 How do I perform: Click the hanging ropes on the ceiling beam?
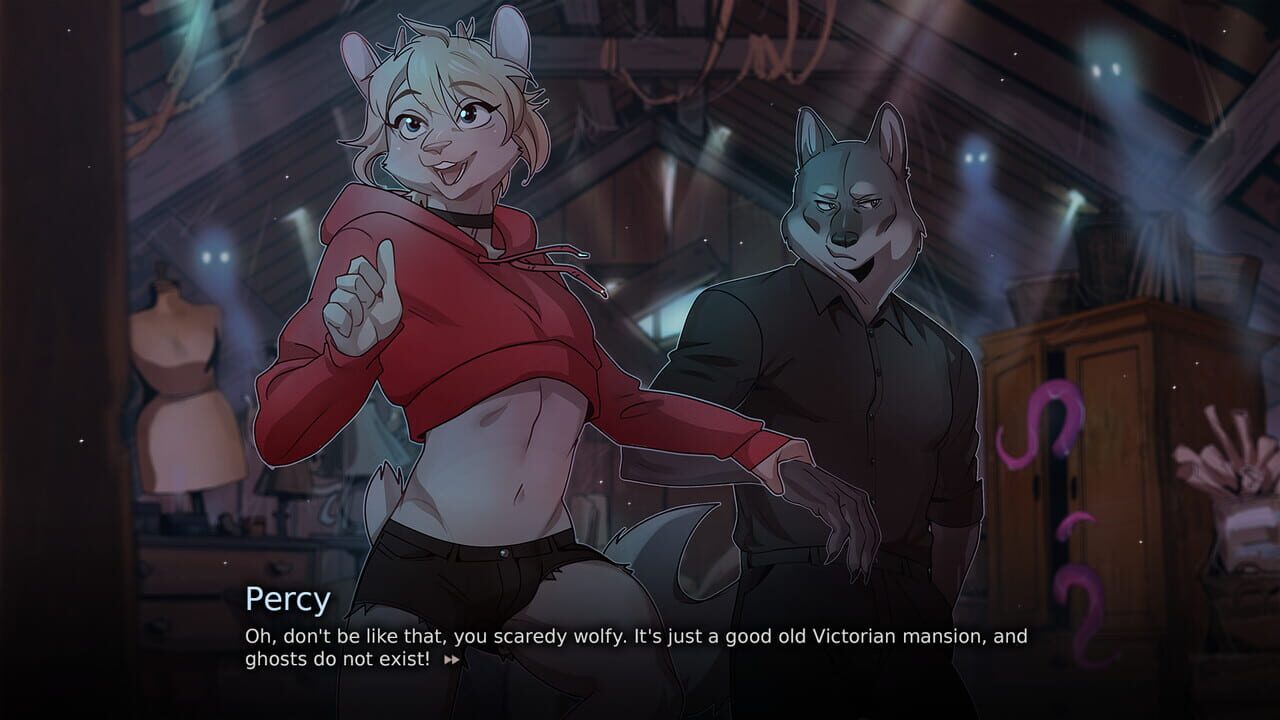pyautogui.click(x=770, y=50)
